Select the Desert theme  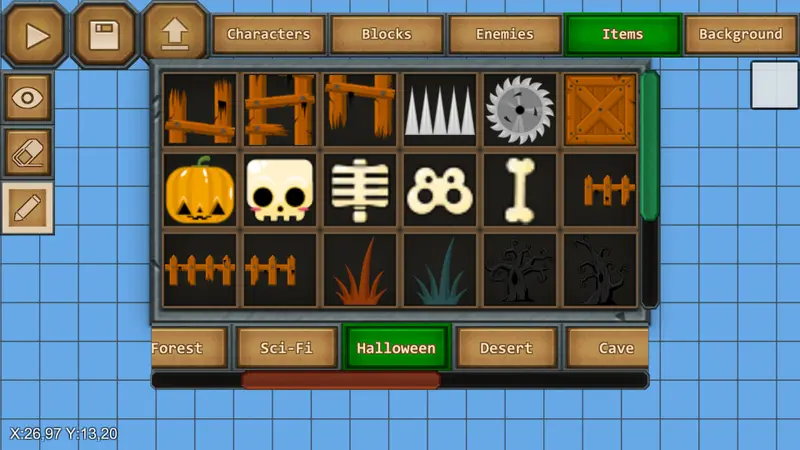[506, 348]
